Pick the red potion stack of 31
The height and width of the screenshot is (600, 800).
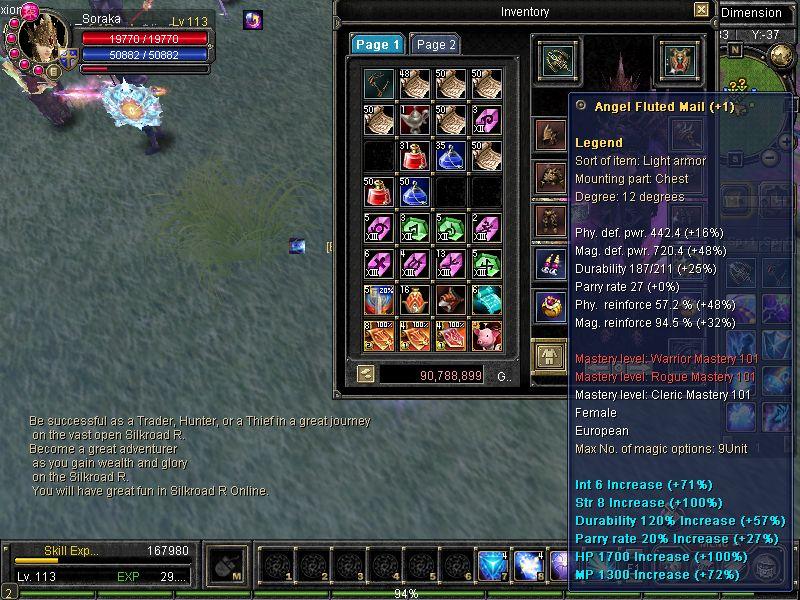tap(415, 156)
